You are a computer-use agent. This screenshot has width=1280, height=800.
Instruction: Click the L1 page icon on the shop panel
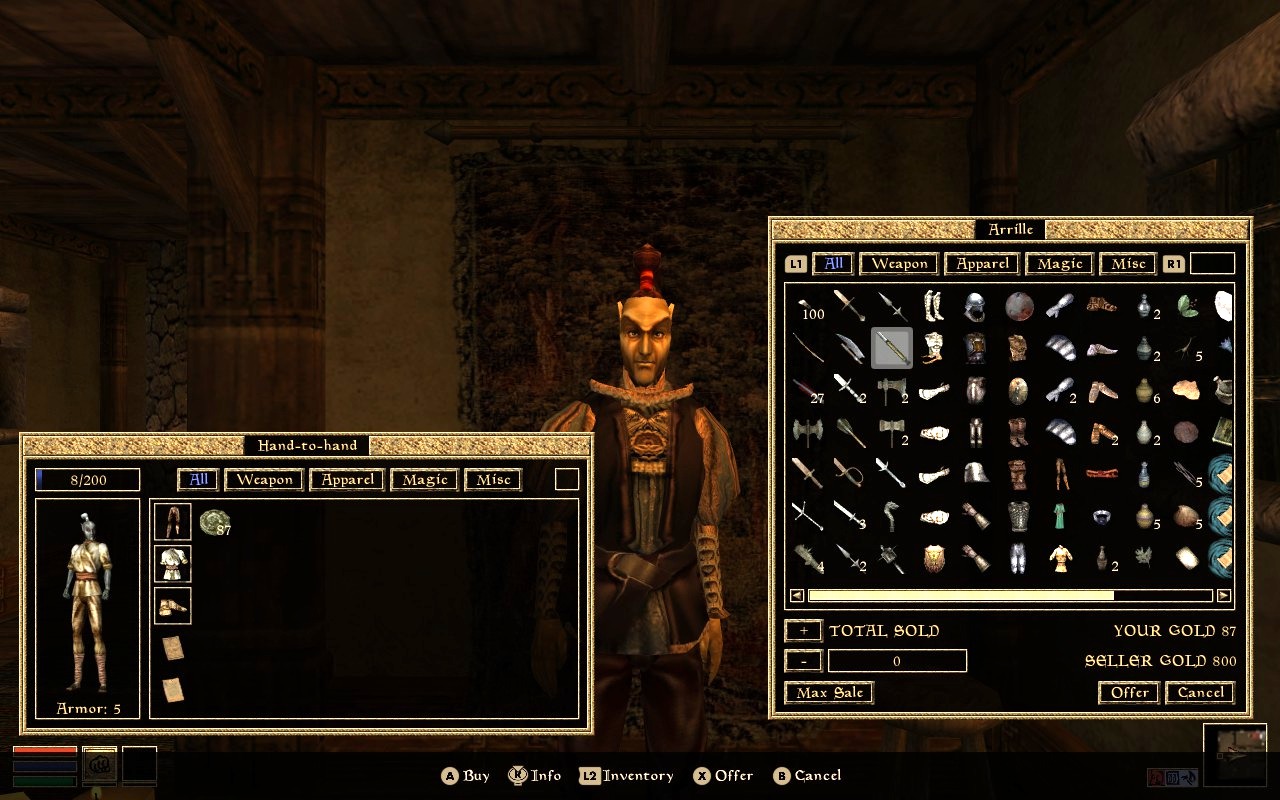pyautogui.click(x=795, y=263)
